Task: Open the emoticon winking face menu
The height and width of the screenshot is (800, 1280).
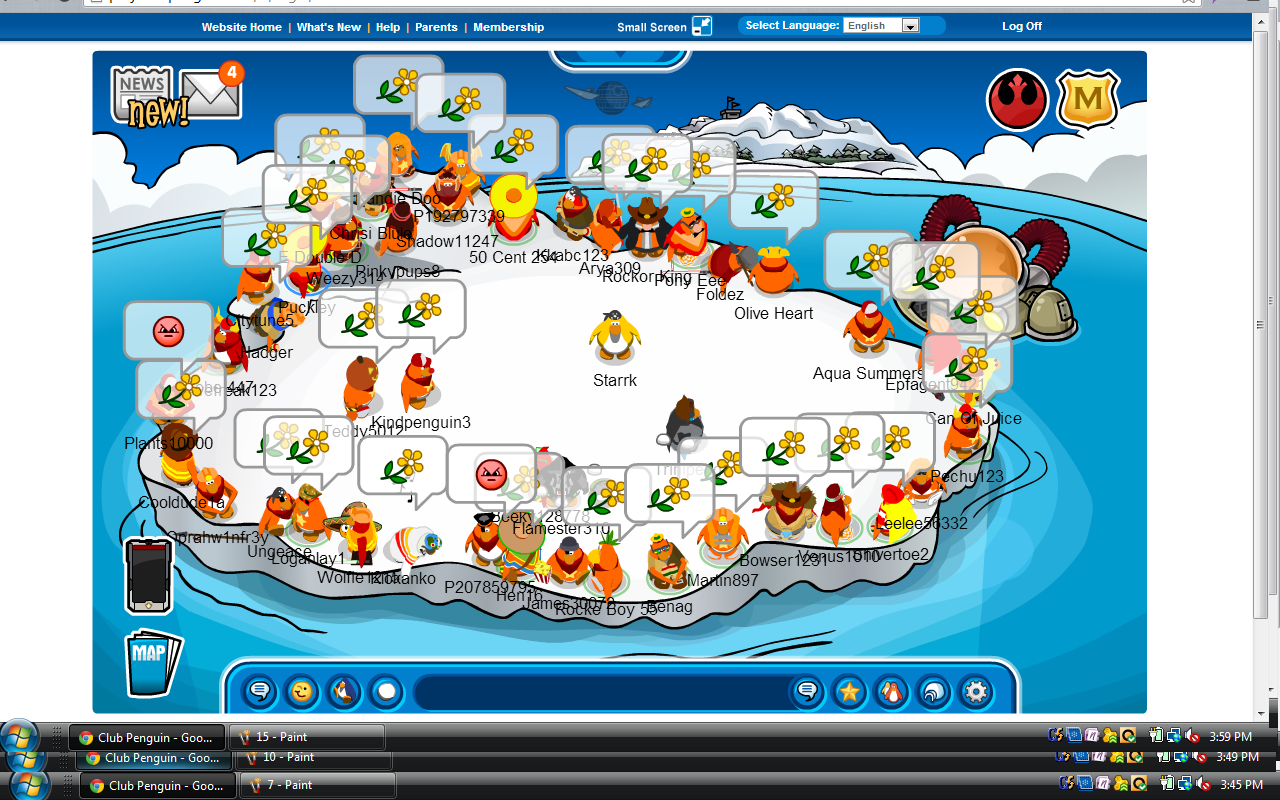Action: point(301,691)
